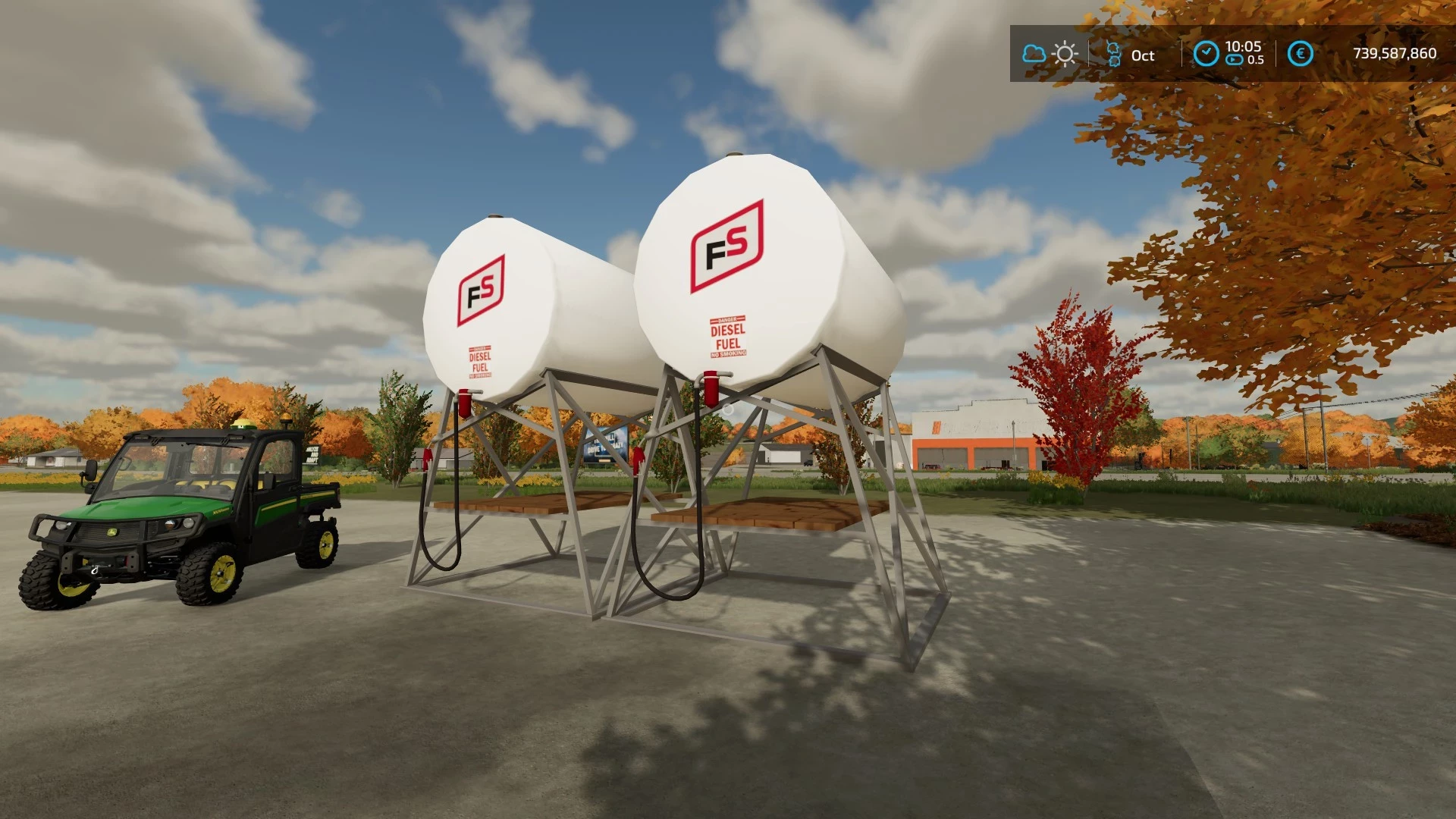
Task: Click the 0.5 time scale value
Action: pos(1256,61)
